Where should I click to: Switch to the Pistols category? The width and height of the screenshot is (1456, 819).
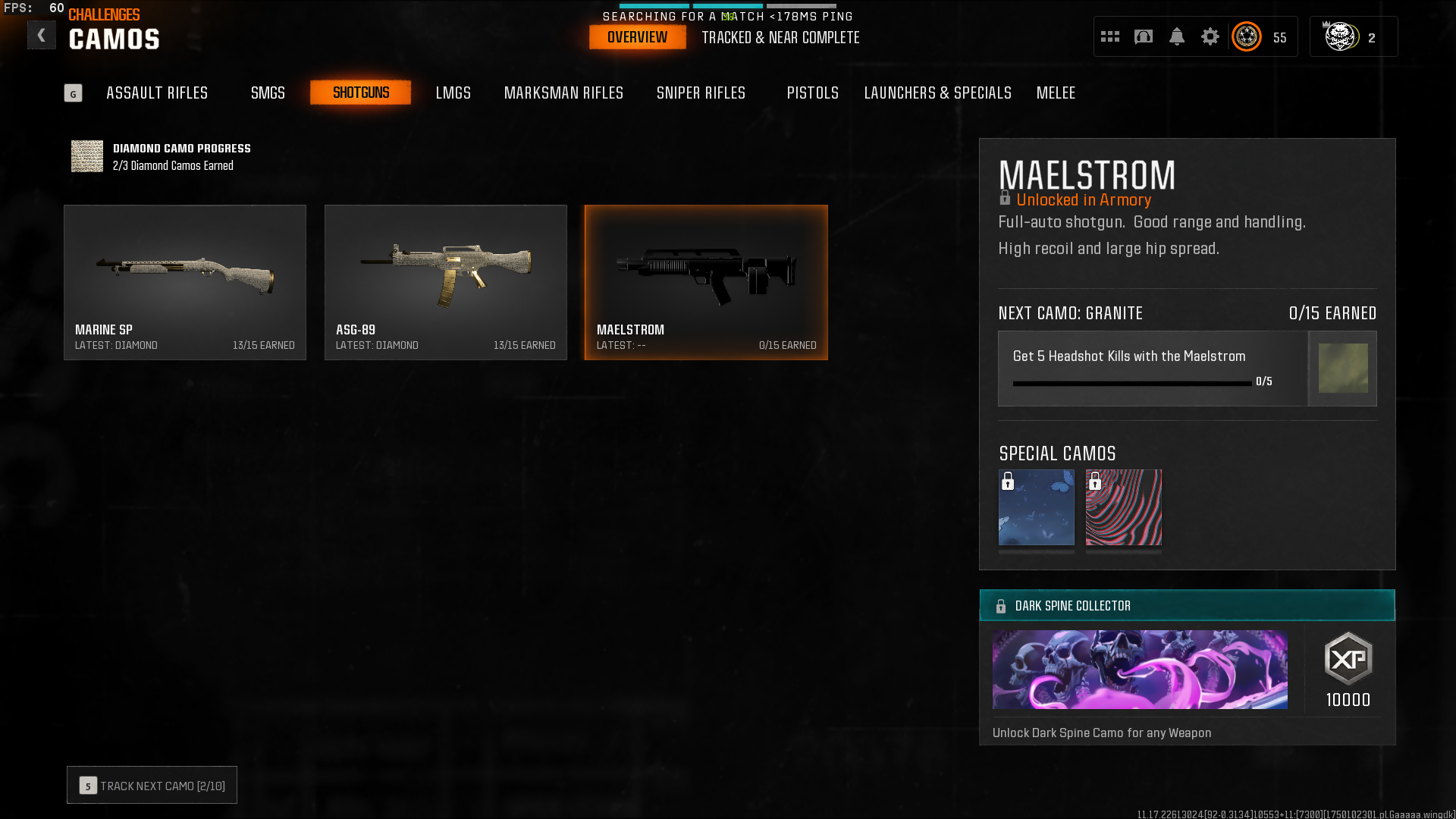812,93
